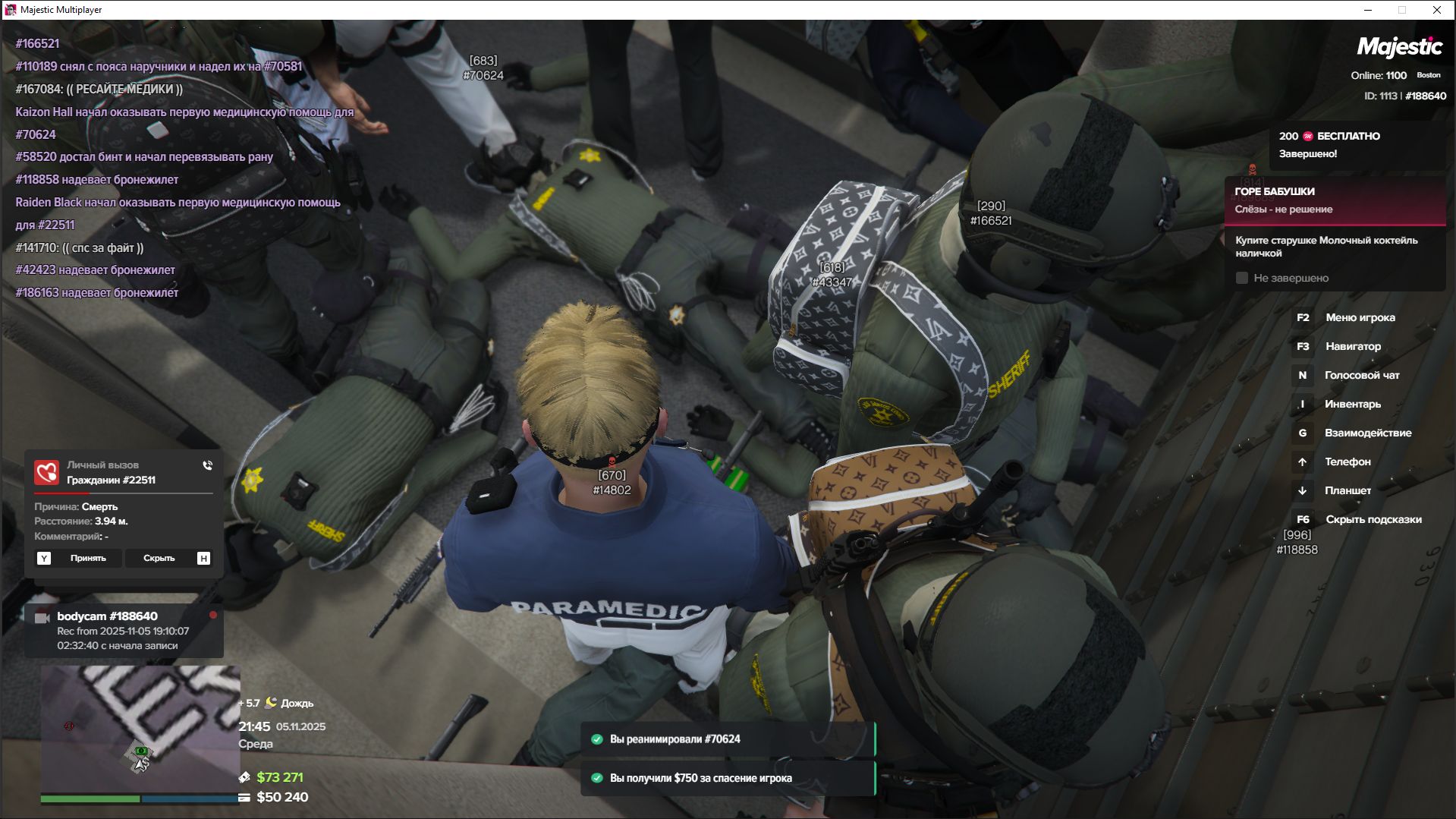
Task: Open the Планшет hint entry
Action: click(1348, 491)
